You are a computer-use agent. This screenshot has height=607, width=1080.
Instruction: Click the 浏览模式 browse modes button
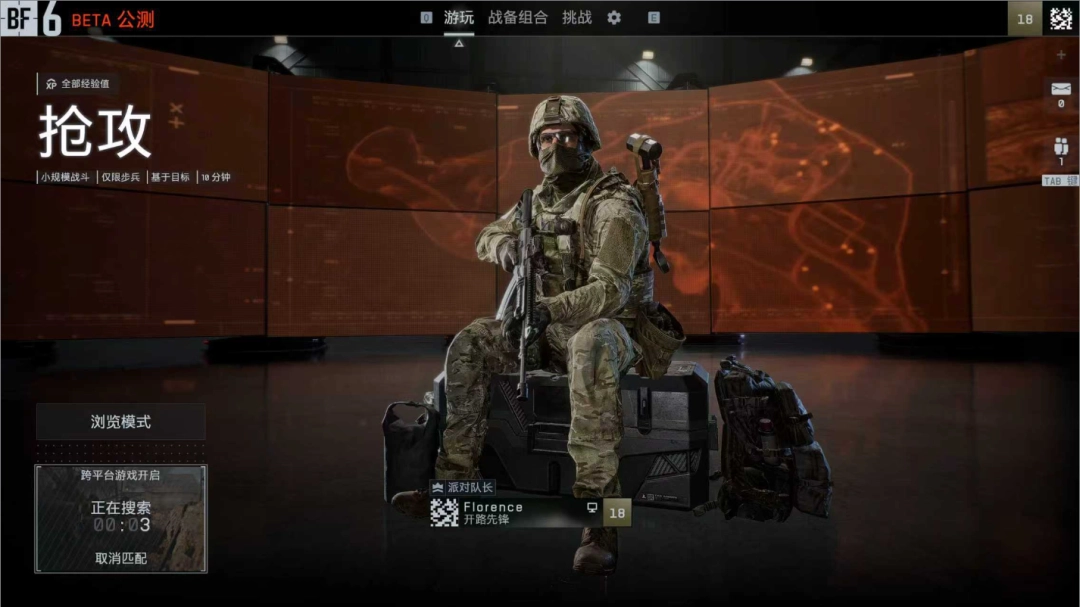coord(121,422)
